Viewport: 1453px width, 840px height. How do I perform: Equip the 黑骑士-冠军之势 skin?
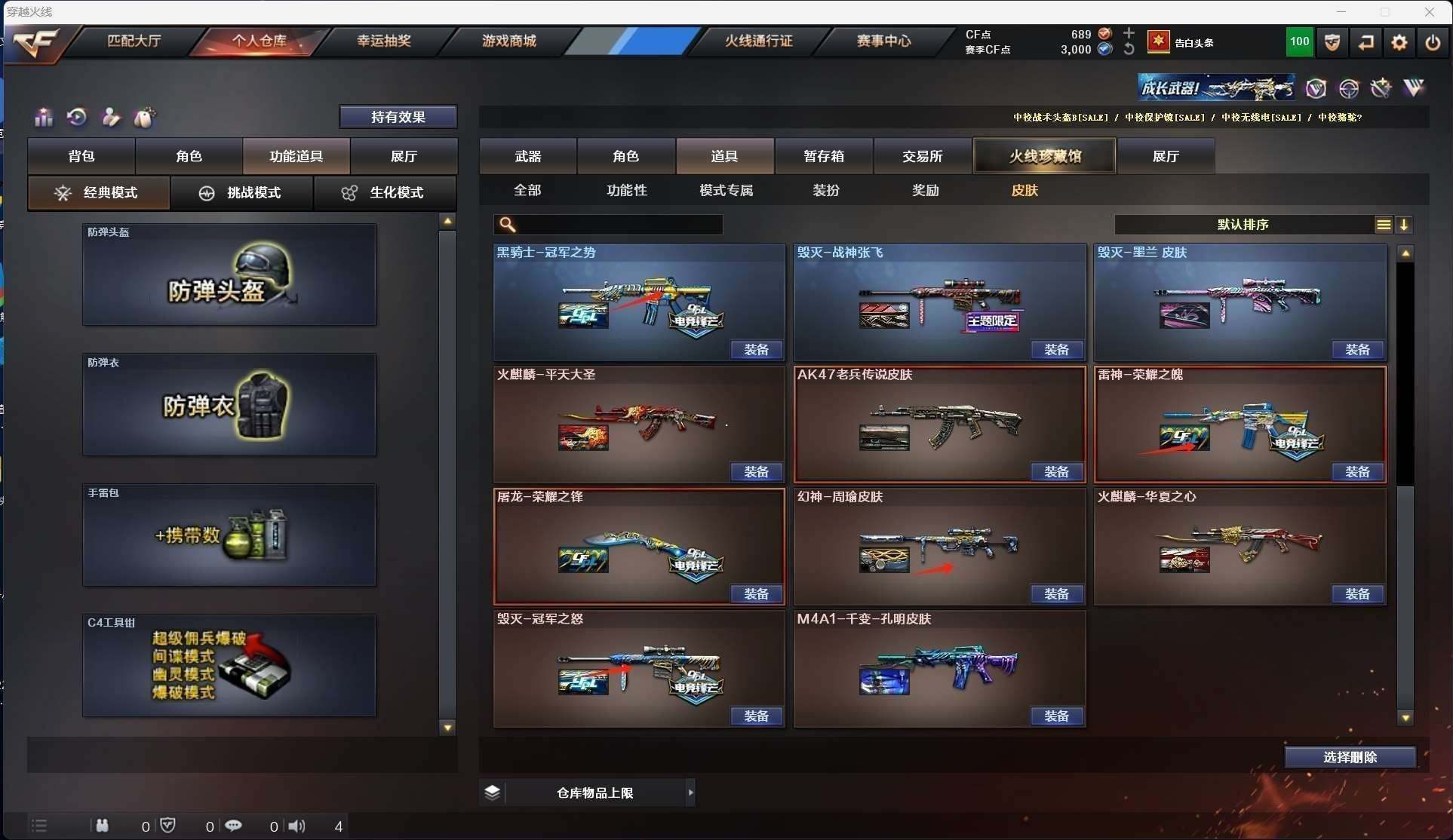click(x=756, y=350)
